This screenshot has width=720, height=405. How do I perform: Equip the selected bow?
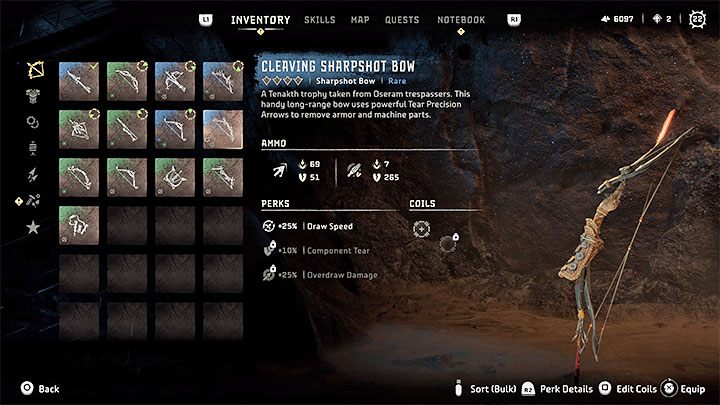pos(685,389)
